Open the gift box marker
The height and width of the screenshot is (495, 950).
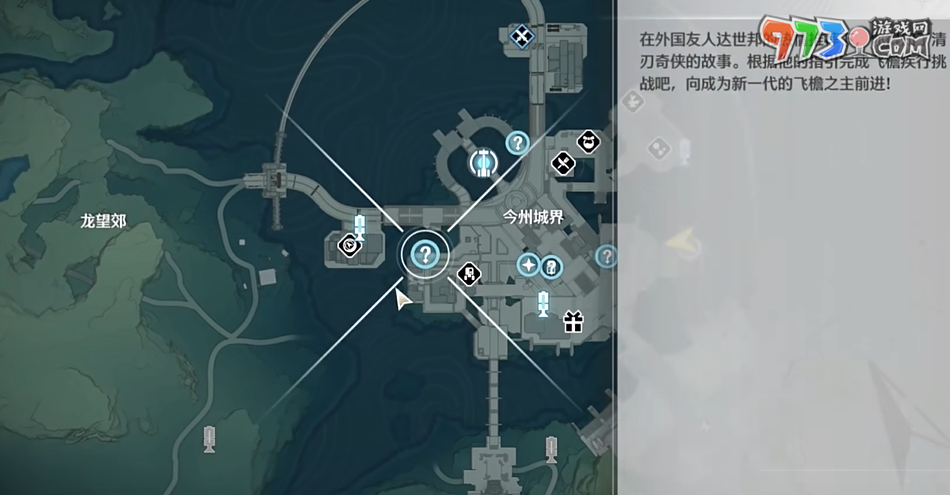(x=572, y=322)
